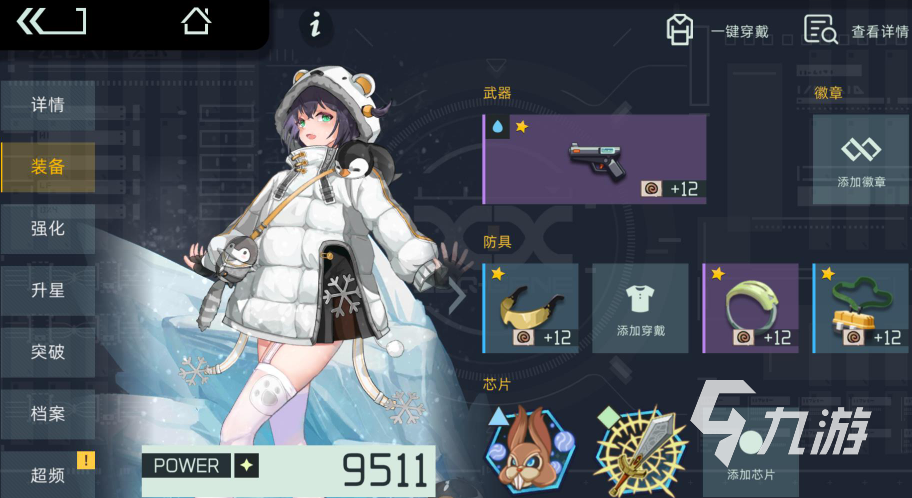This screenshot has width=912, height=498.
Task: Open the info icon
Action: (316, 26)
